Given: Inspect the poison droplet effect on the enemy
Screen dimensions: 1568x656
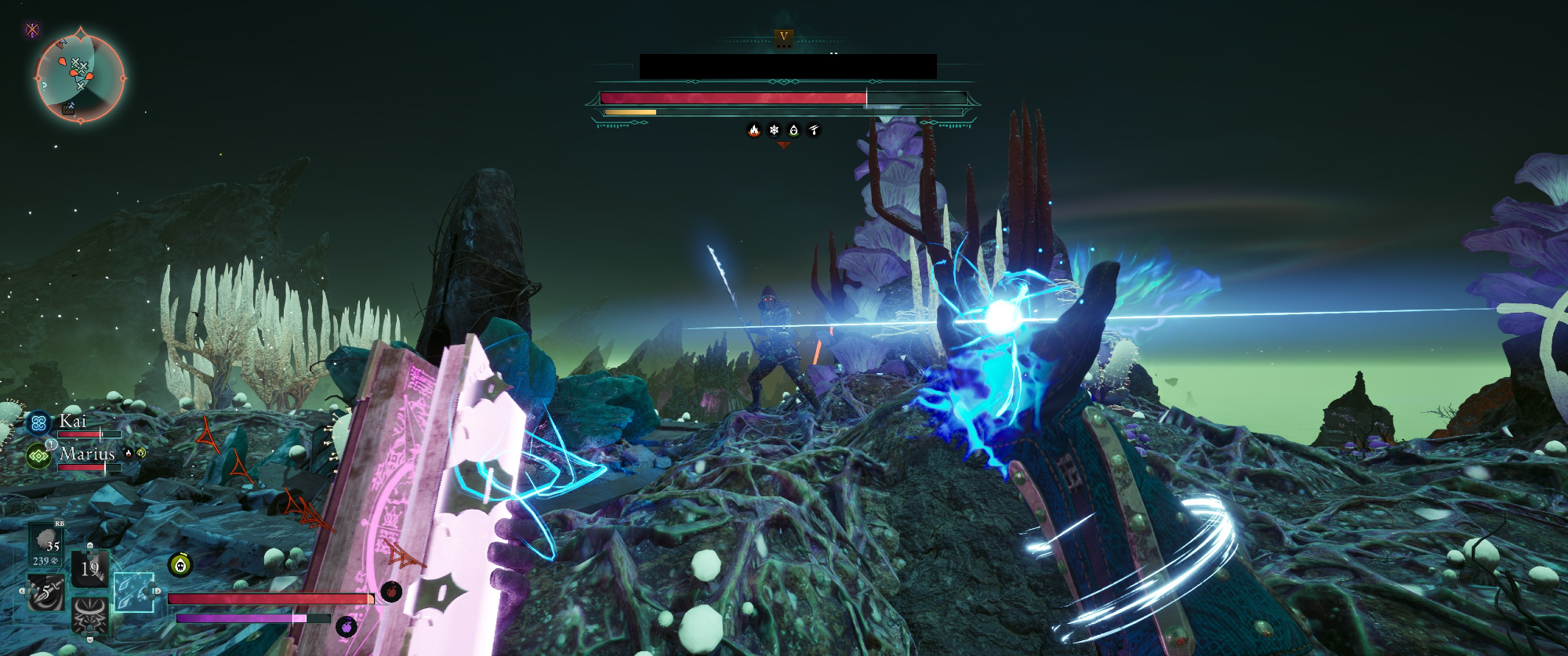Looking at the screenshot, I should 793,130.
